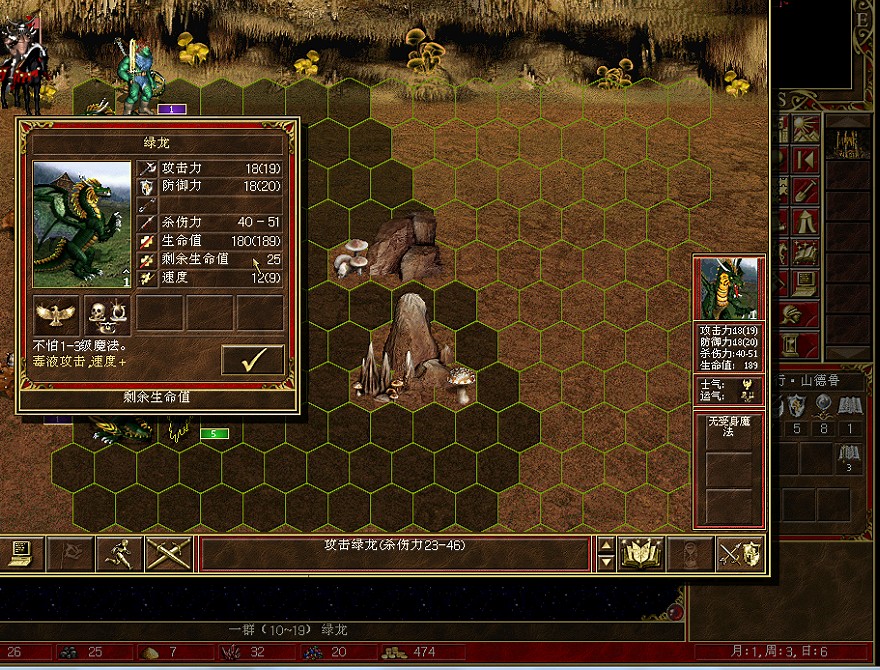Open the spellbook from the combat bar
This screenshot has width=880, height=670.
(641, 553)
